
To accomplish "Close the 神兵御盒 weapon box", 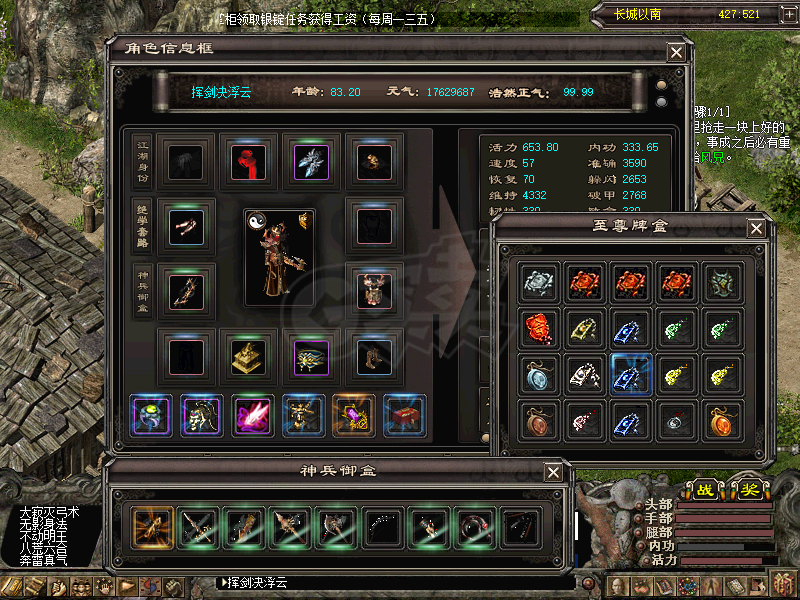I will point(552,472).
